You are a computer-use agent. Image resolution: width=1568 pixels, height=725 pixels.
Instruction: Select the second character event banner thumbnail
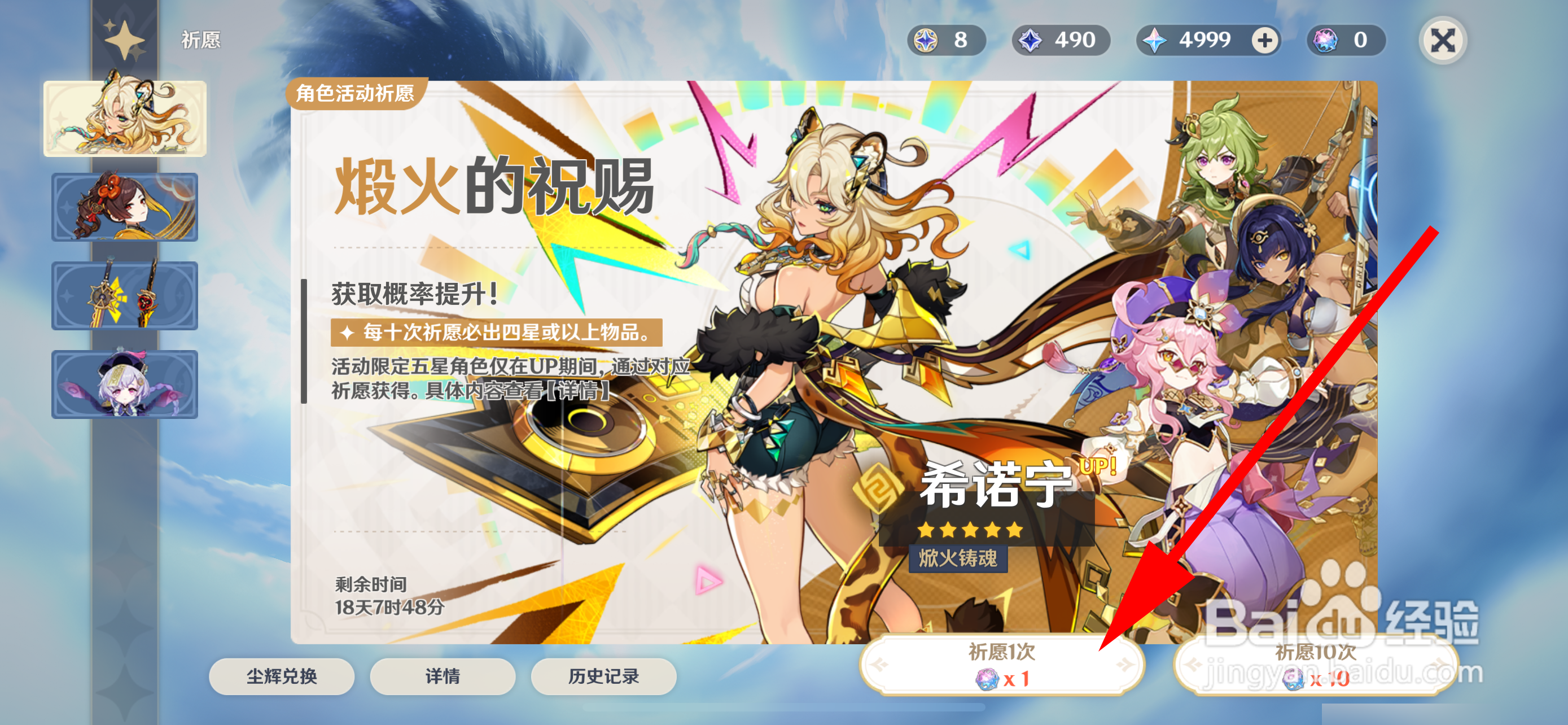125,207
